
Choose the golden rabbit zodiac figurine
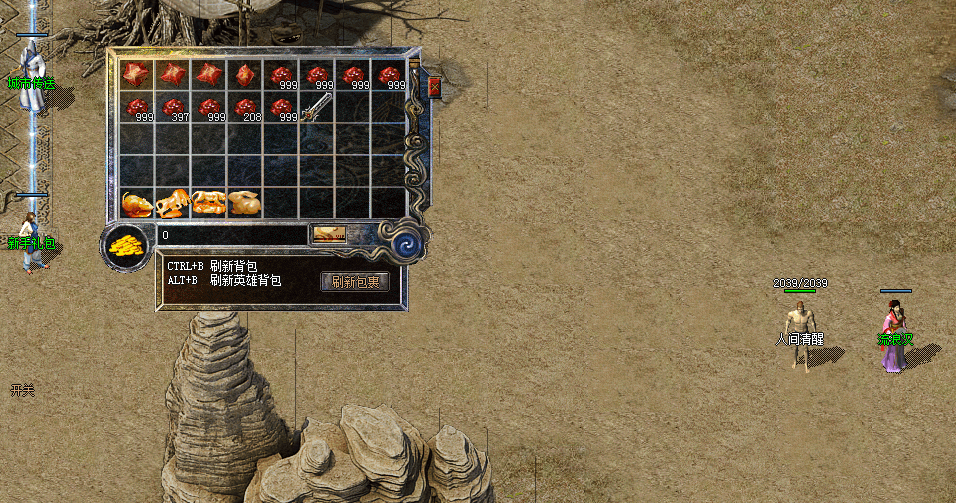(x=245, y=203)
